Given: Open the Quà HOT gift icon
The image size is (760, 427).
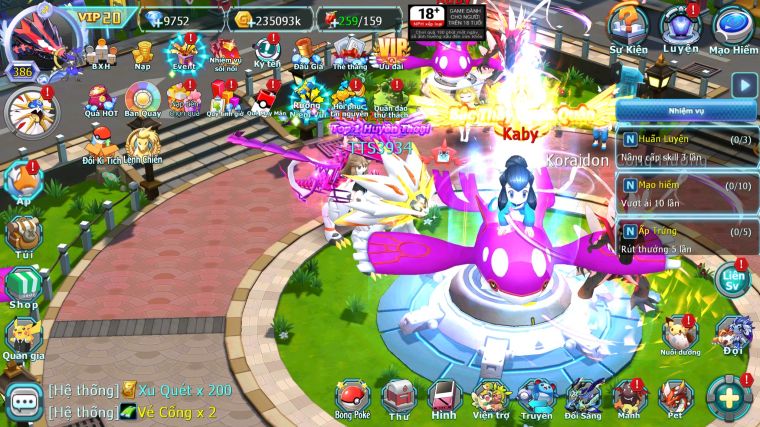Looking at the screenshot, I should click(x=101, y=100).
